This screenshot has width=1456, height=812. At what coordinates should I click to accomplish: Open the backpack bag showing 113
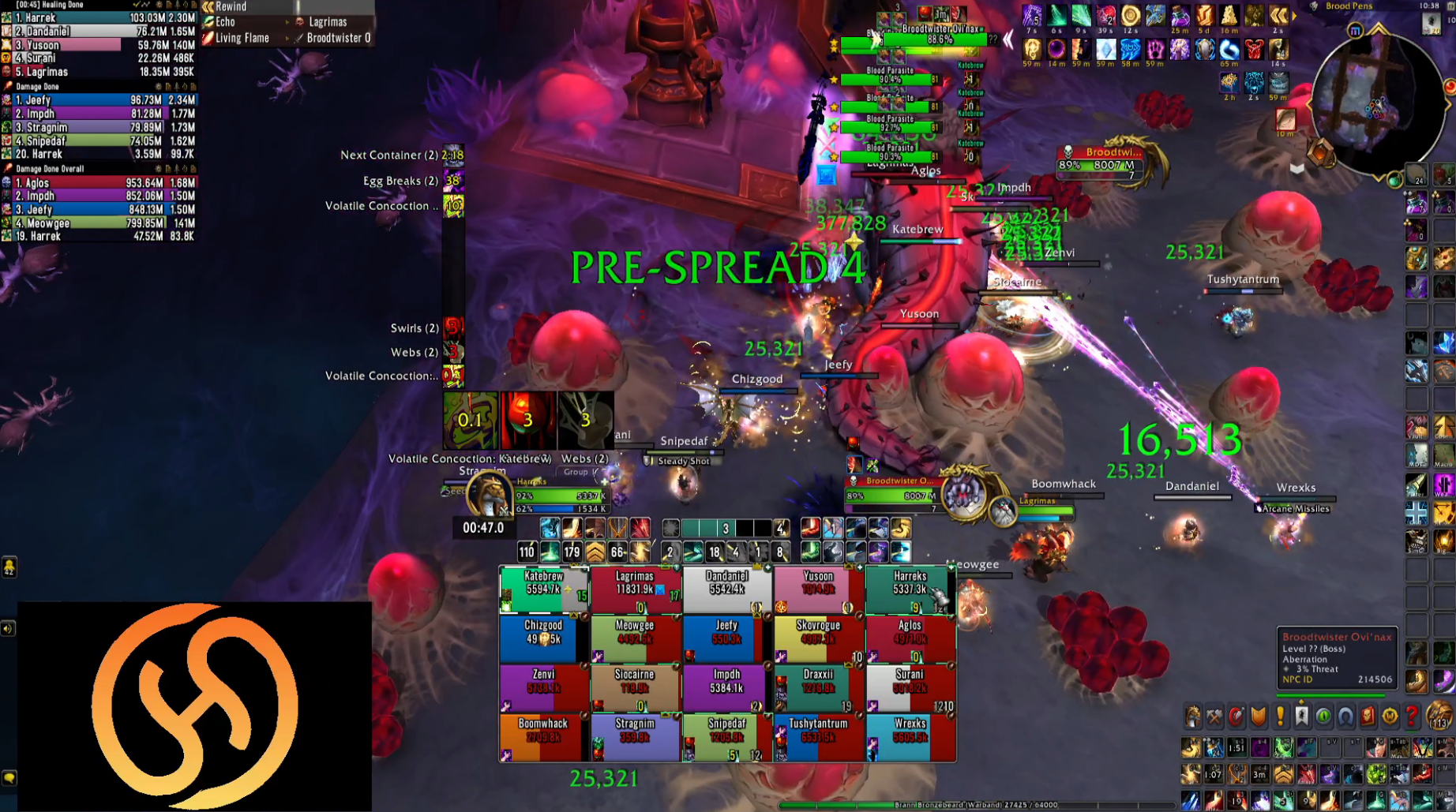tap(1440, 715)
